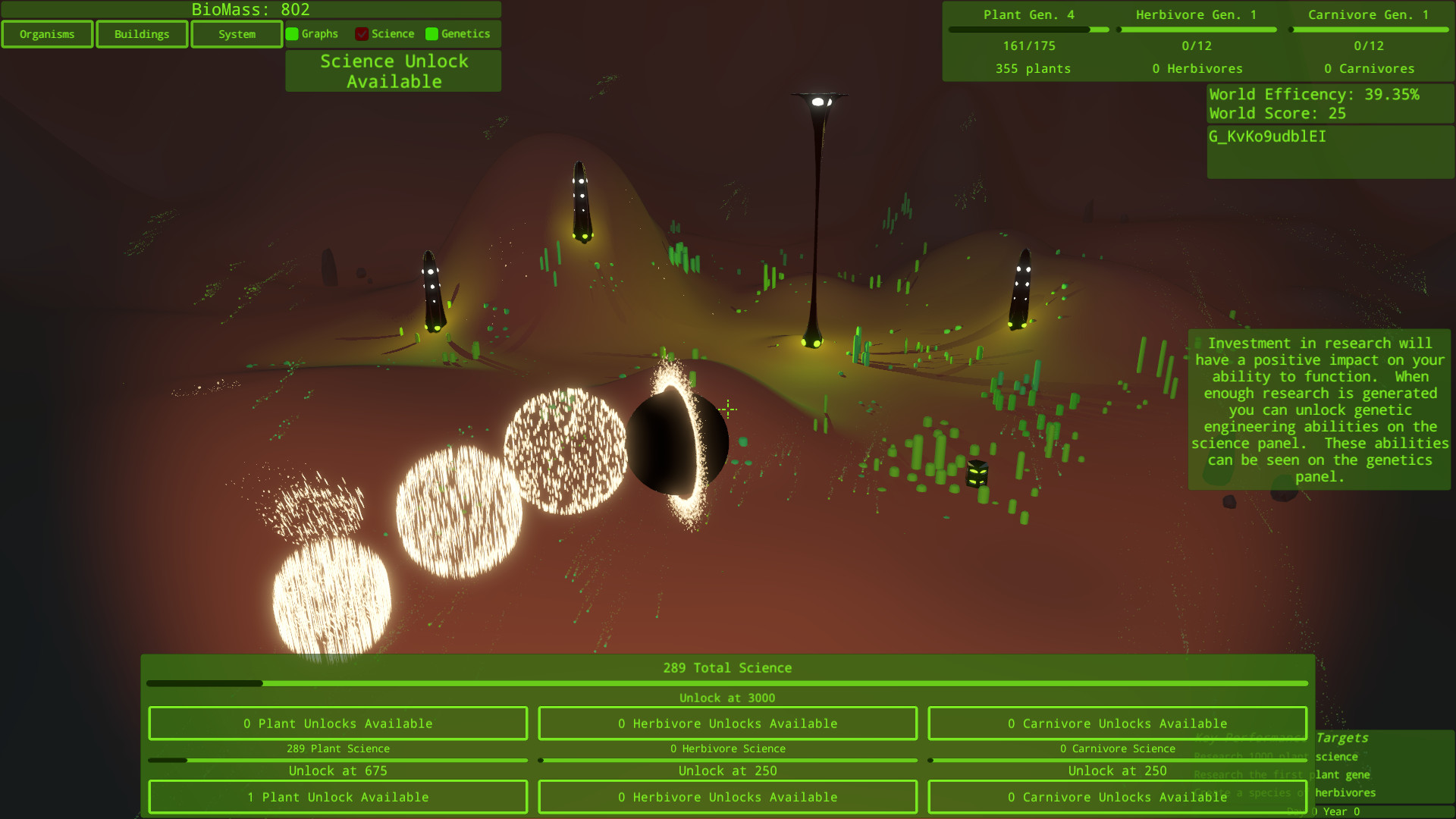Click the 0 Plant Unlocks Available button
This screenshot has width=1456, height=819.
337,723
